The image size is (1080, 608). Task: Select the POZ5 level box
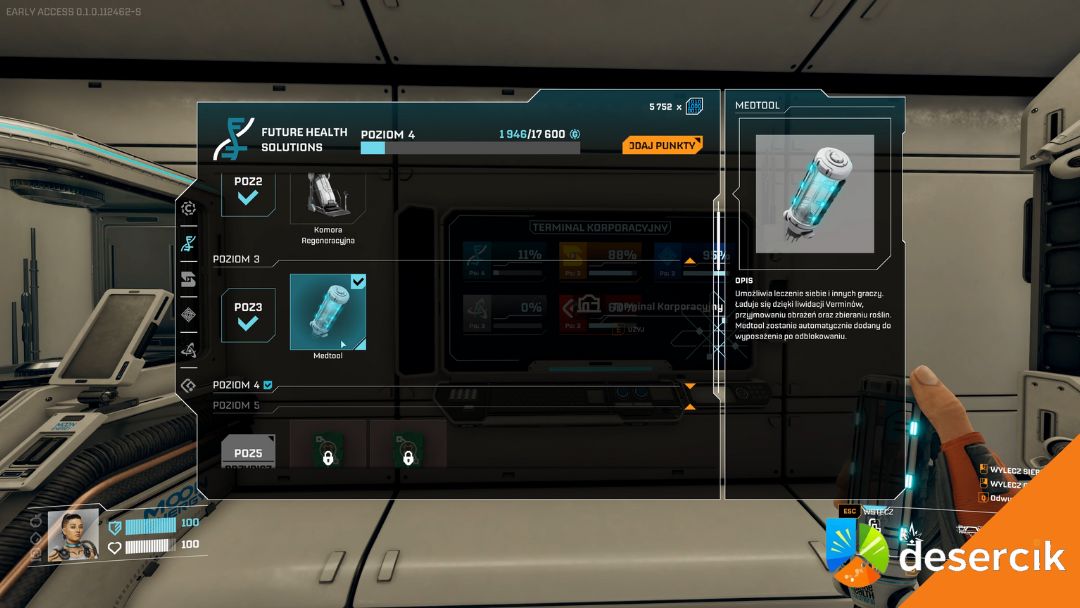point(248,452)
